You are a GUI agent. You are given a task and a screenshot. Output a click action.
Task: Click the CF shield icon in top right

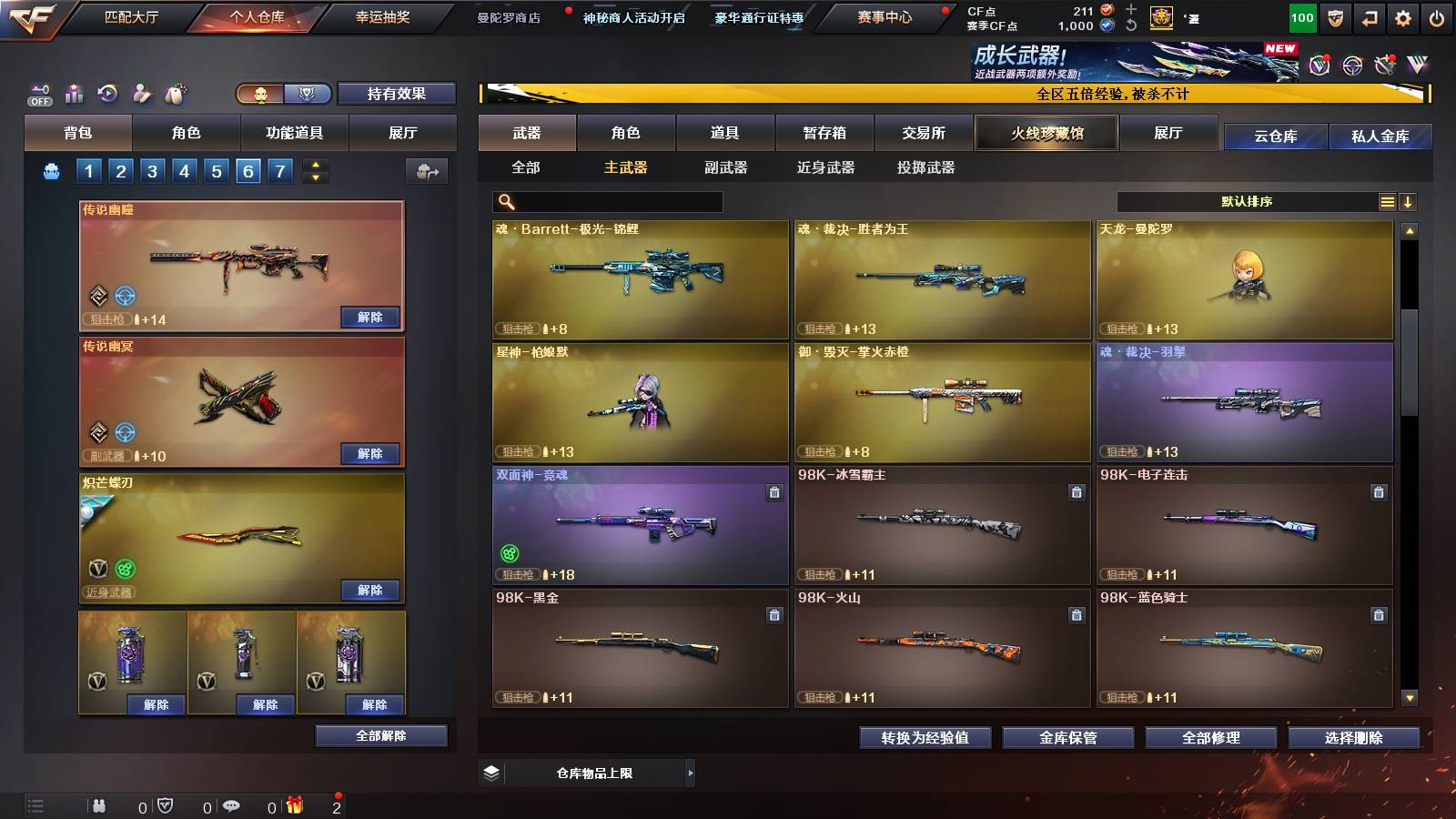click(1337, 18)
